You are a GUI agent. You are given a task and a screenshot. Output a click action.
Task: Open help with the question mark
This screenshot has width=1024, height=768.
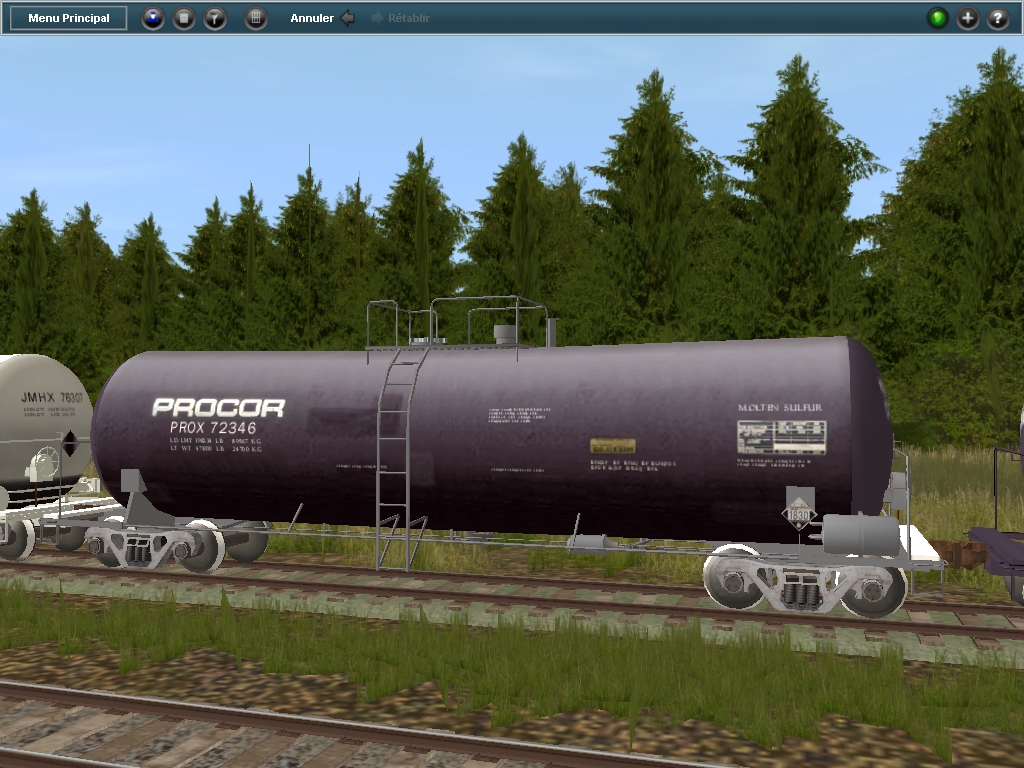tap(998, 18)
